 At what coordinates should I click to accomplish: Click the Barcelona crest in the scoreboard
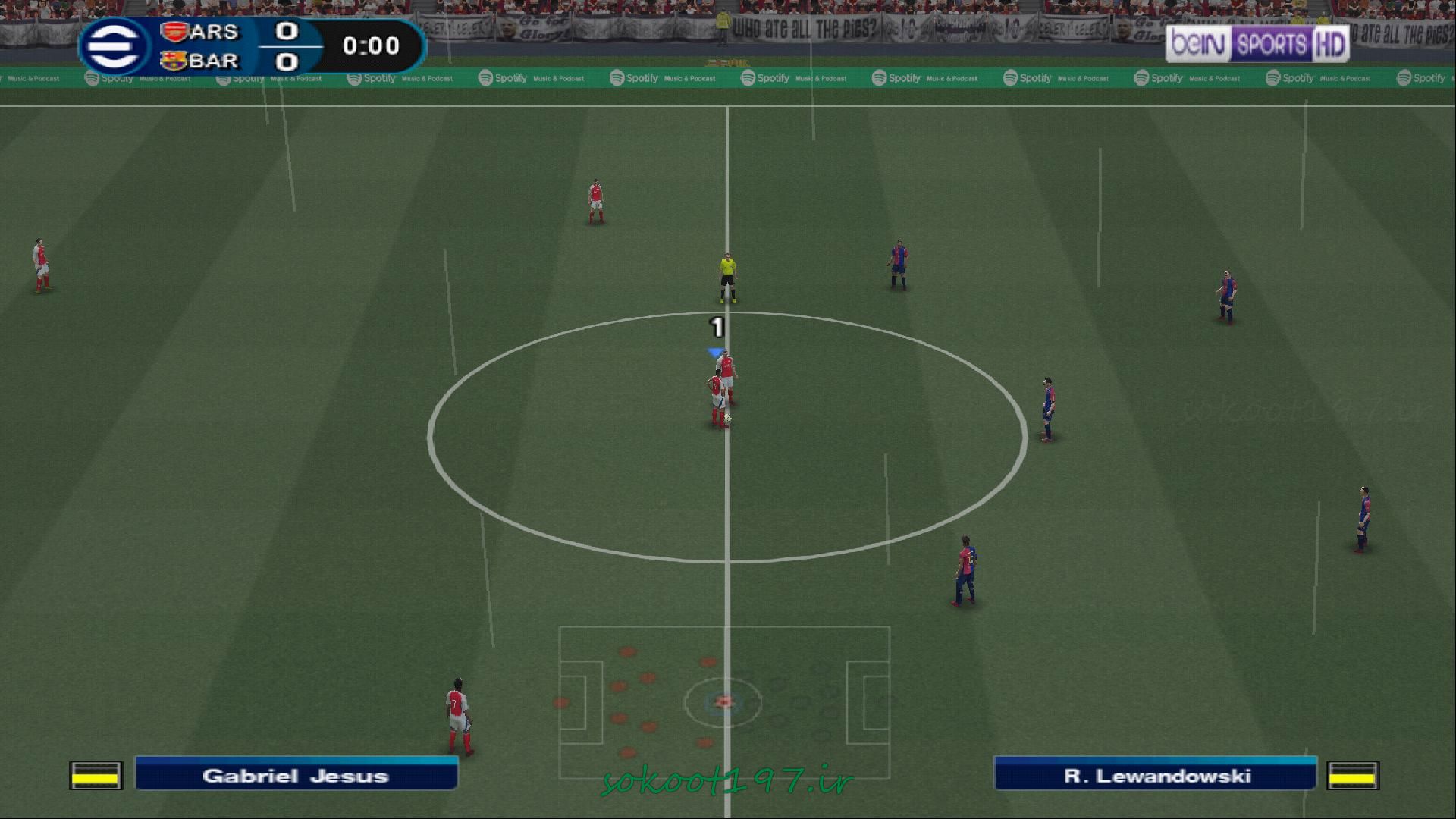174,61
